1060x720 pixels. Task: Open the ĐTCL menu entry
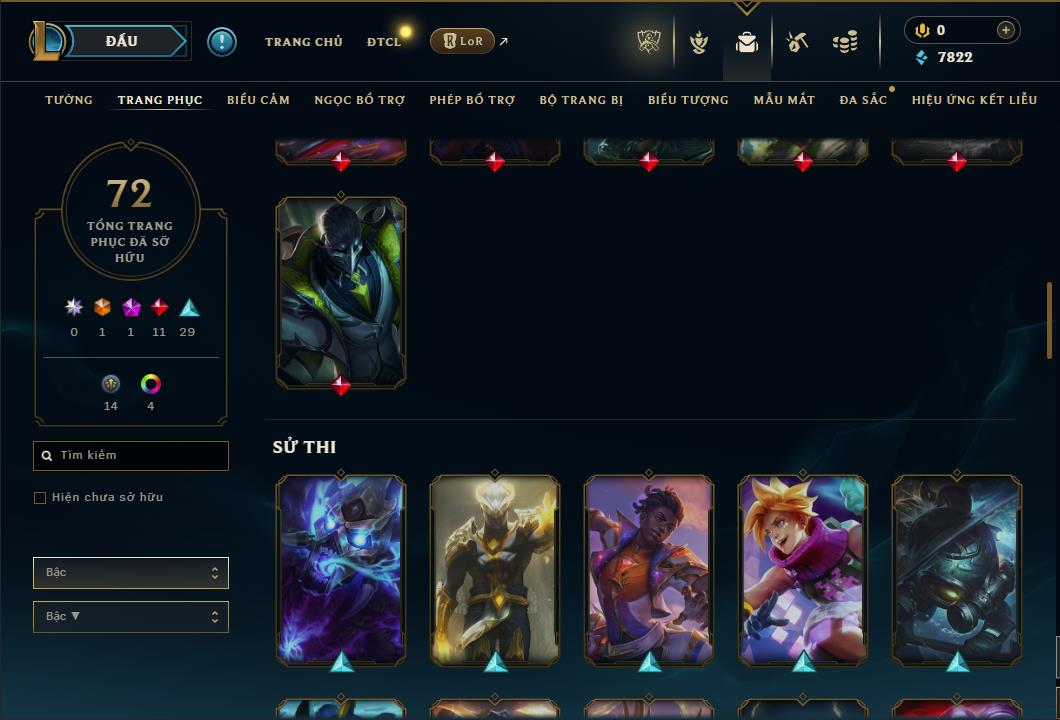383,42
